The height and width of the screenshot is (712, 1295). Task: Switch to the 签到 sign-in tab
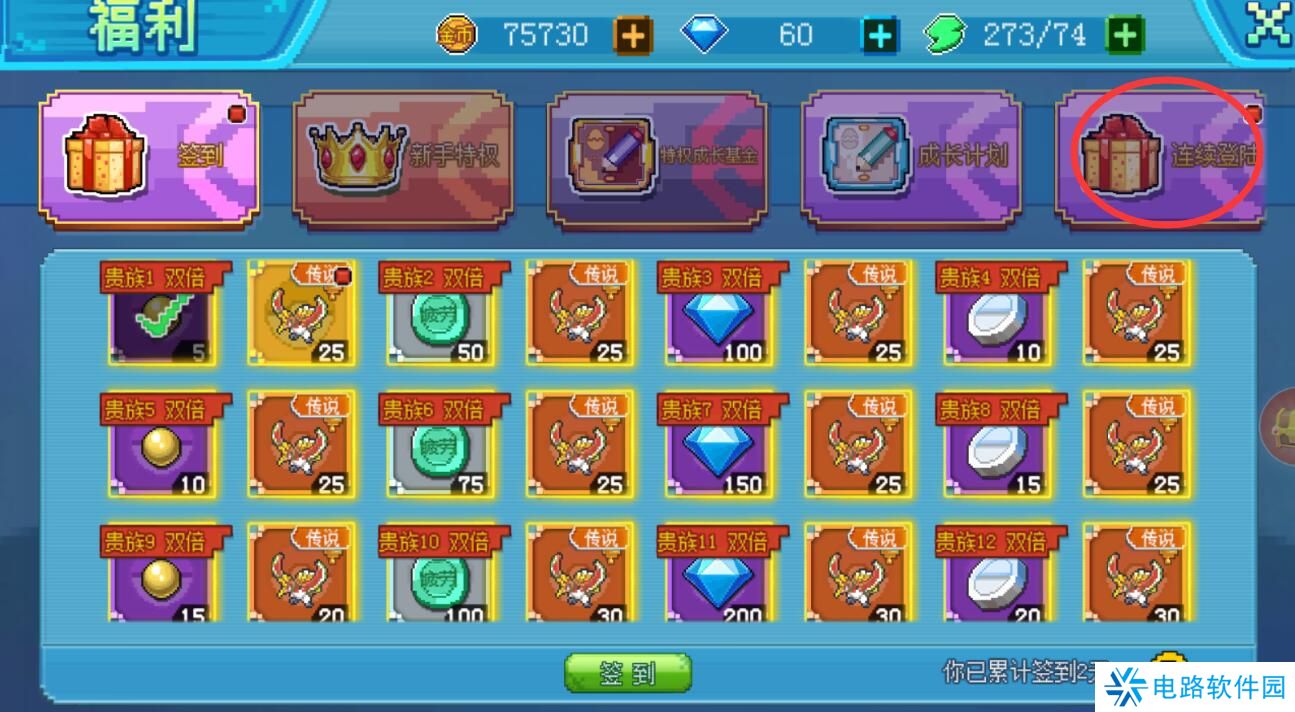[149, 157]
